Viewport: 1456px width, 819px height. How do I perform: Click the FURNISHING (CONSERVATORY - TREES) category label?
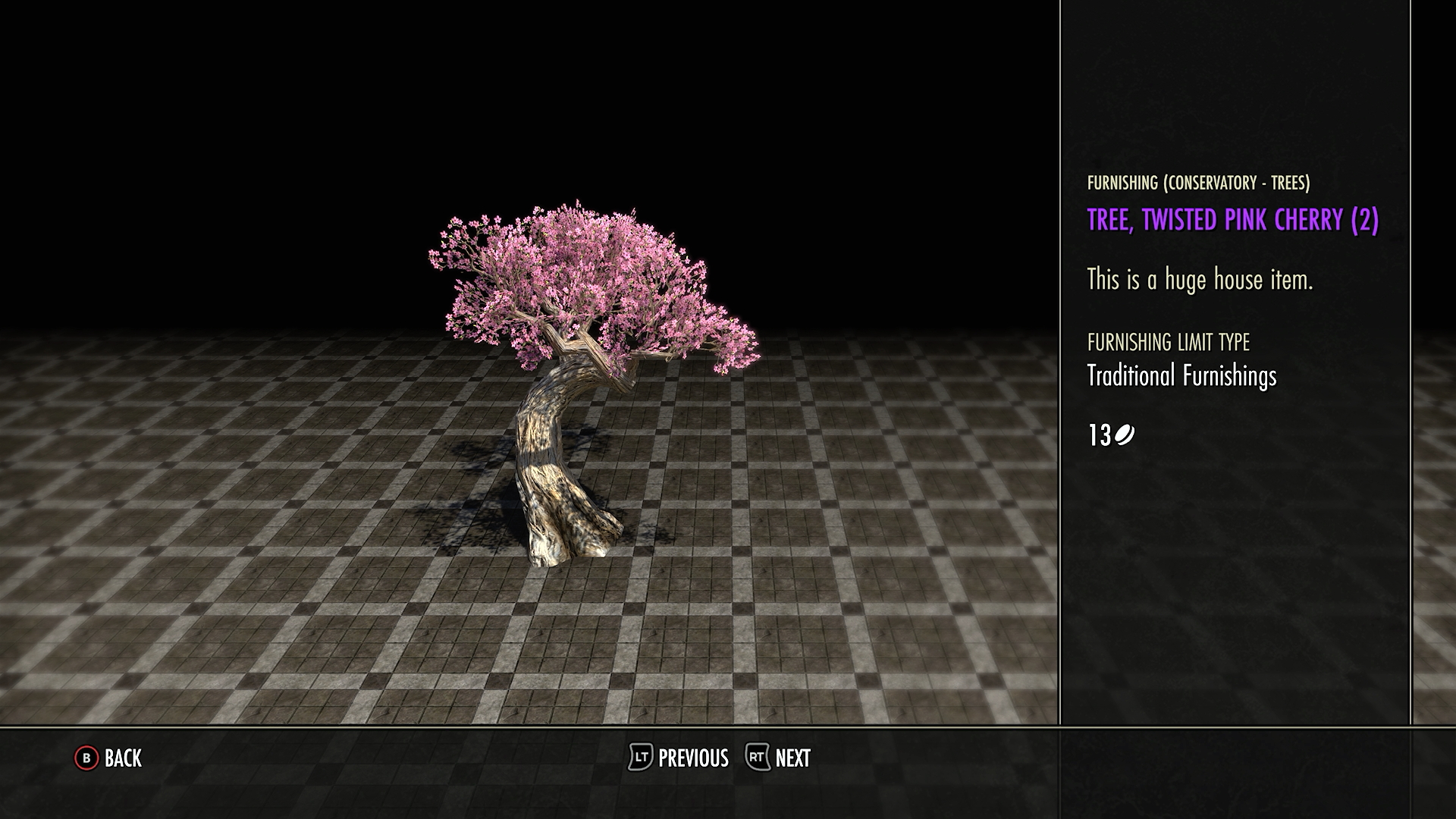(x=1199, y=182)
